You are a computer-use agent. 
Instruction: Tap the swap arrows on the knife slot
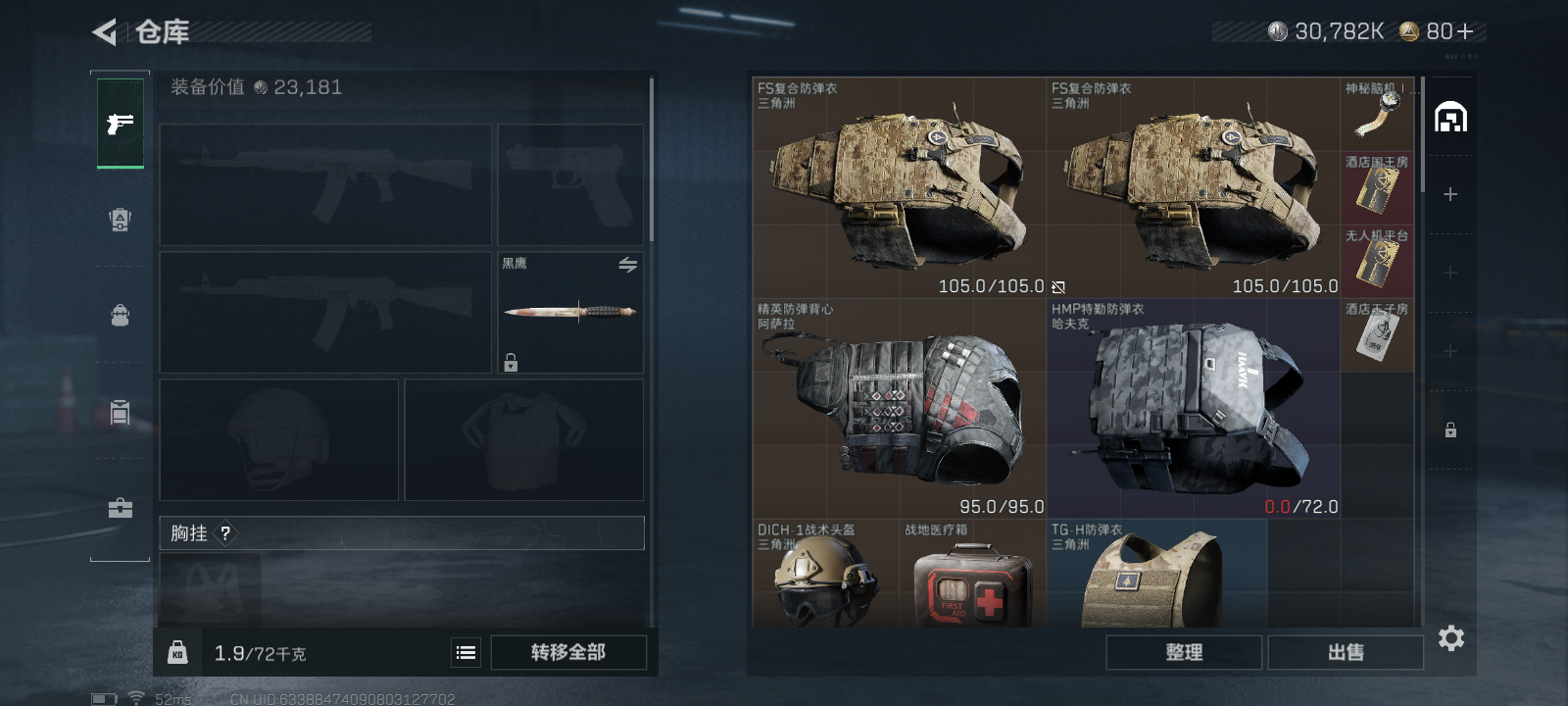pyautogui.click(x=628, y=265)
